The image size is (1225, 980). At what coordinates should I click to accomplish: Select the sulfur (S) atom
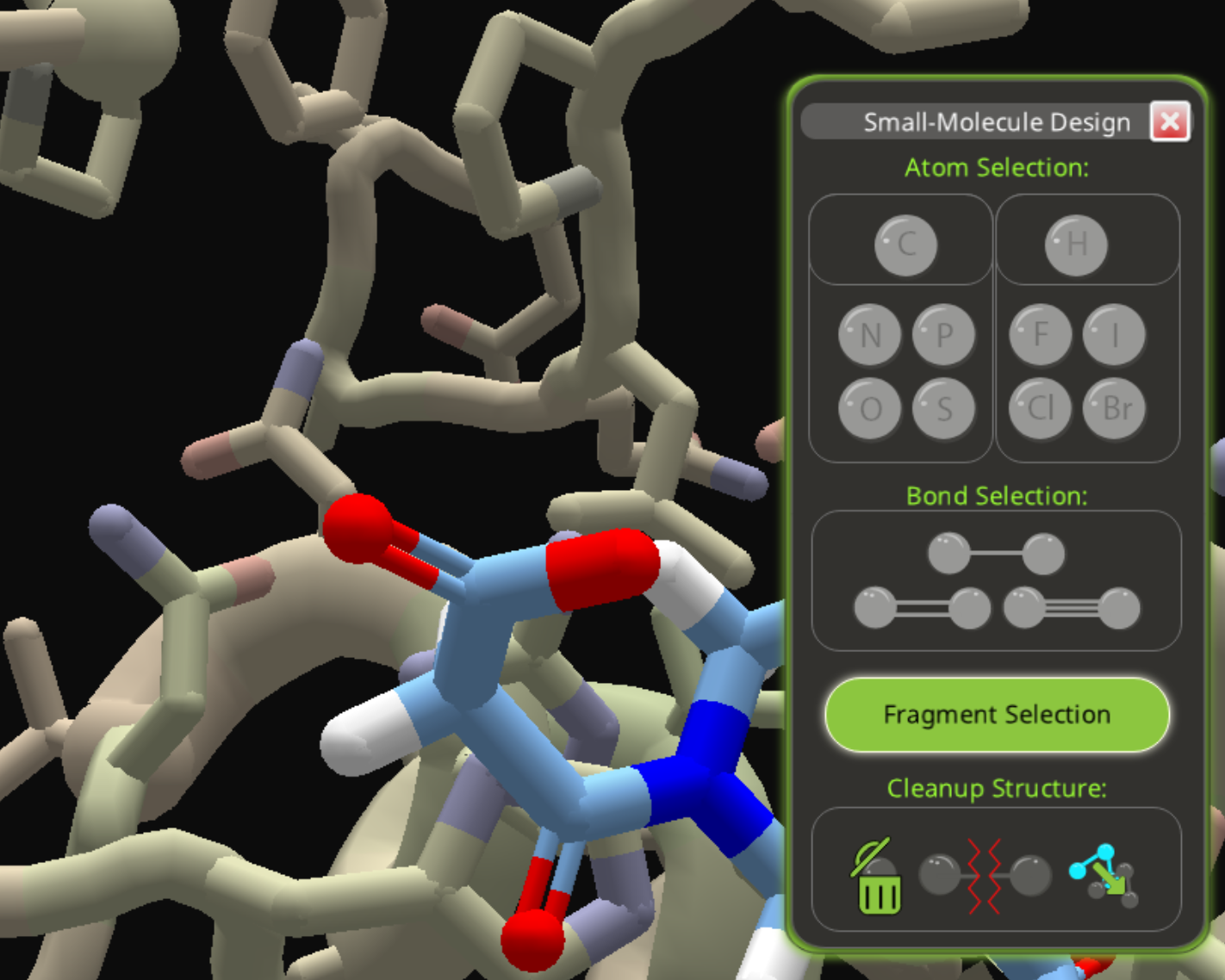coord(943,408)
